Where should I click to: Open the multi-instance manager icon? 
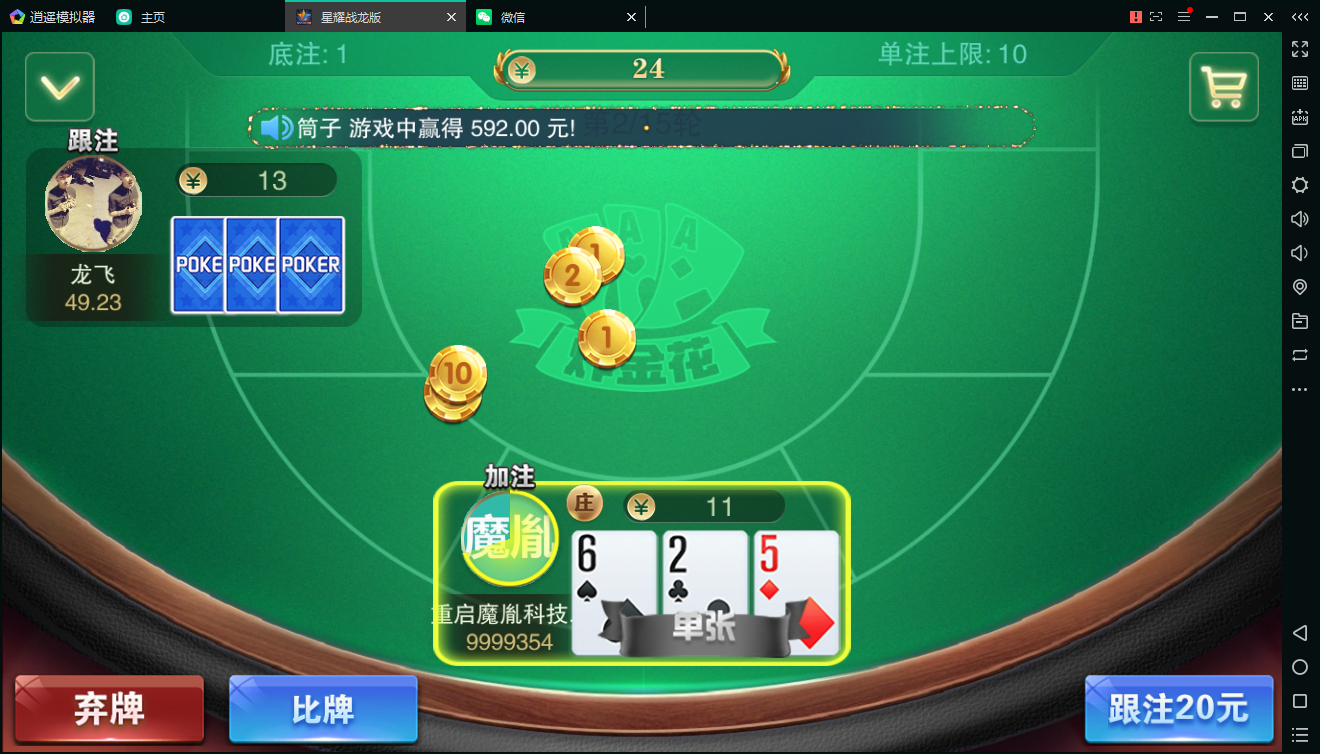pyautogui.click(x=1300, y=148)
